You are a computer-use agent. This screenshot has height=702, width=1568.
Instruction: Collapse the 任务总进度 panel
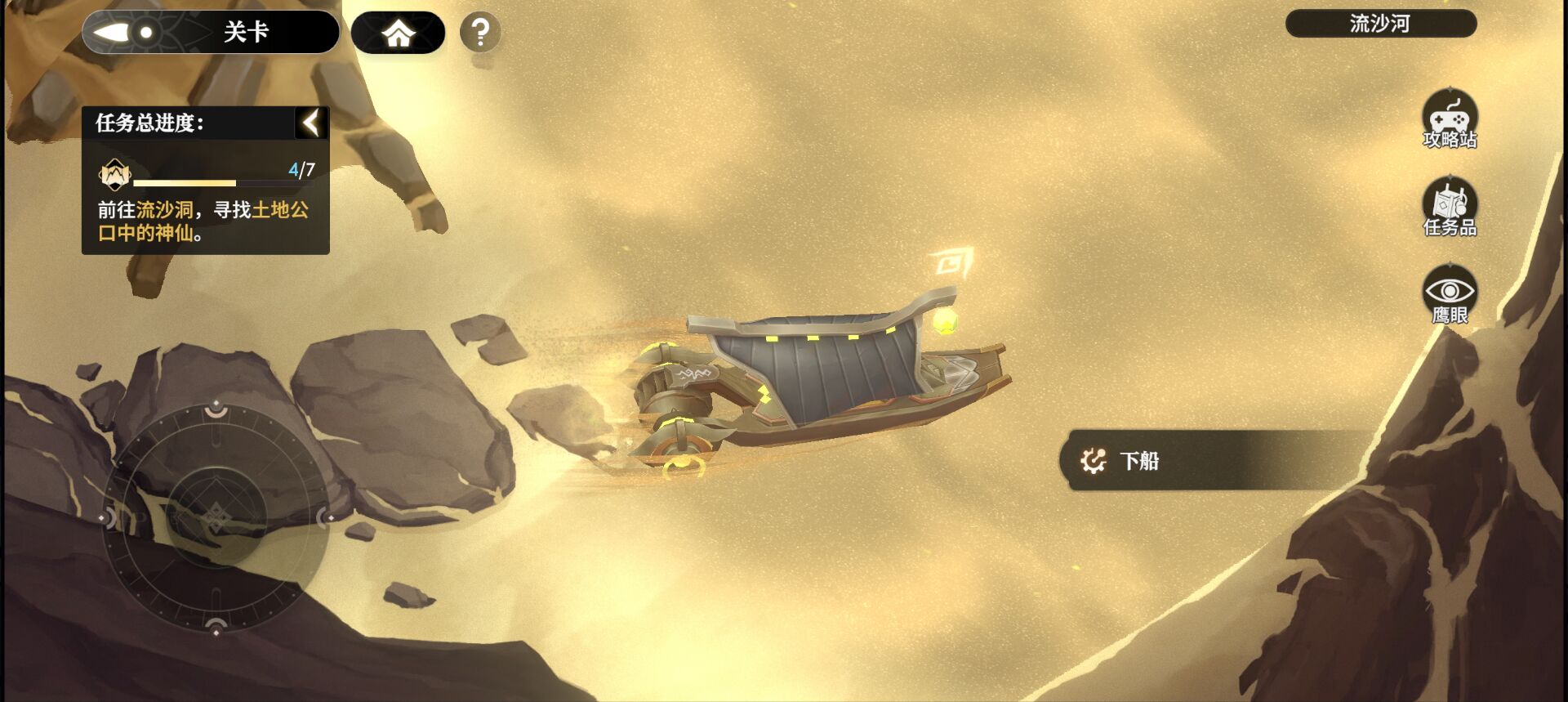tap(311, 123)
